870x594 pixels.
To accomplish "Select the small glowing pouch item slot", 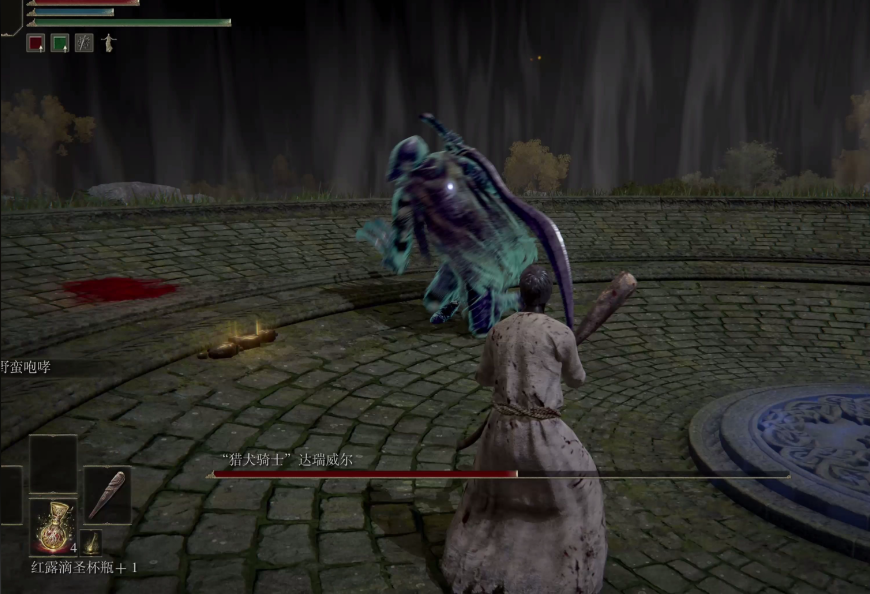I will point(92,542).
